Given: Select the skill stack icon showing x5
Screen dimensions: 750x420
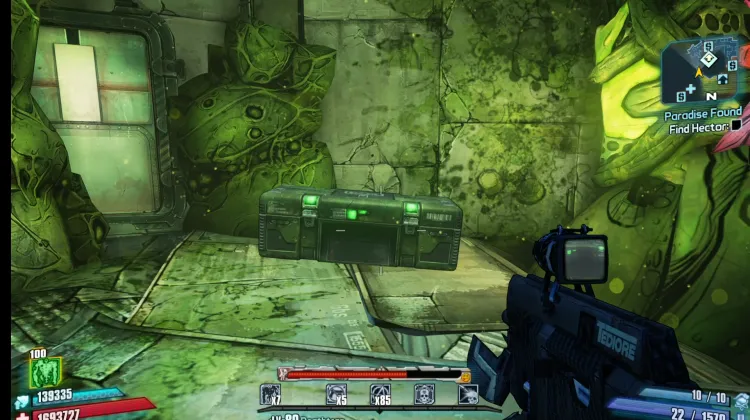Looking at the screenshot, I should (336, 394).
